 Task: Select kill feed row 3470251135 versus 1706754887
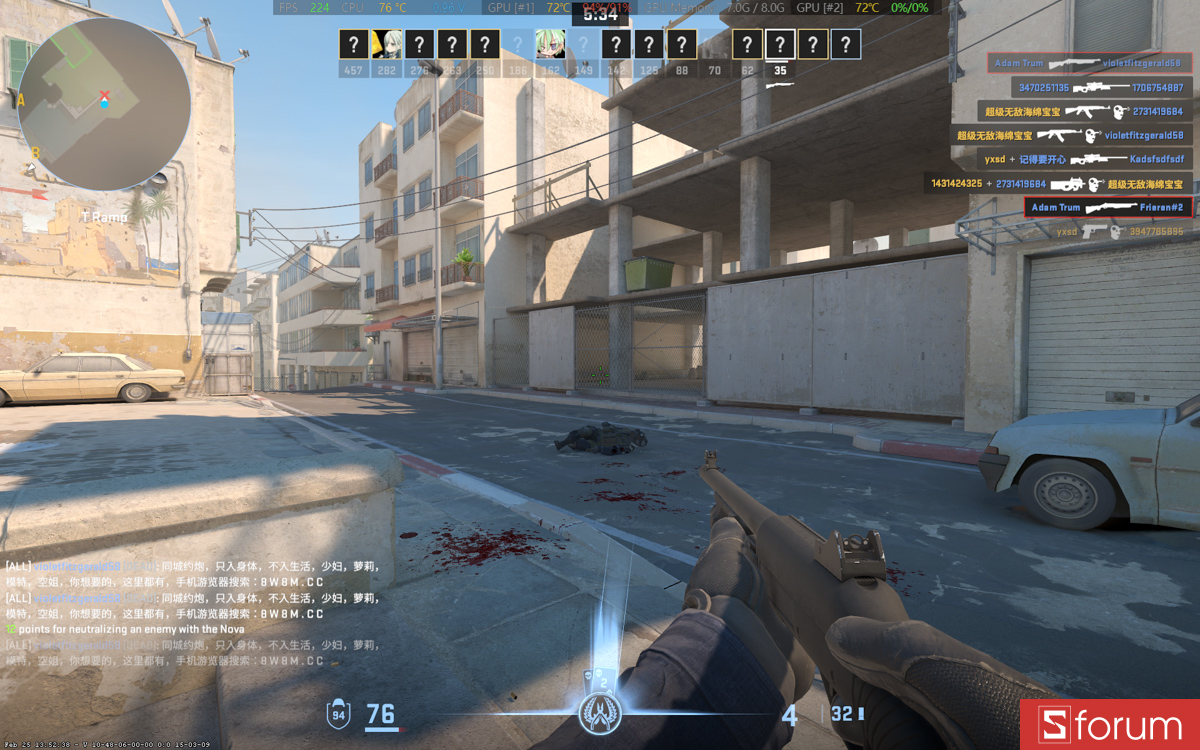[x=1101, y=87]
